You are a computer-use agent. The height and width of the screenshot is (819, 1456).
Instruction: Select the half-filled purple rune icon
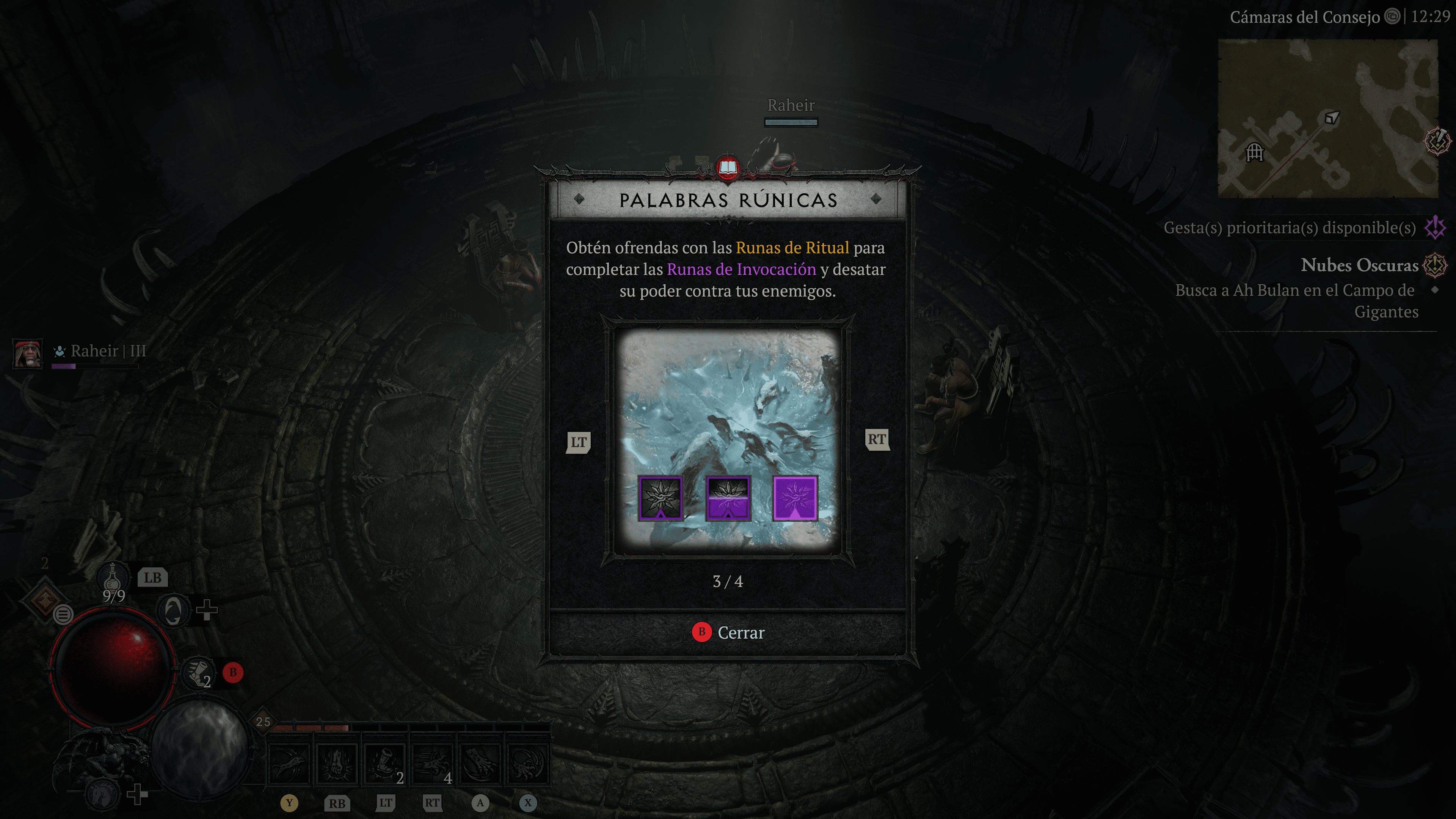pos(728,498)
